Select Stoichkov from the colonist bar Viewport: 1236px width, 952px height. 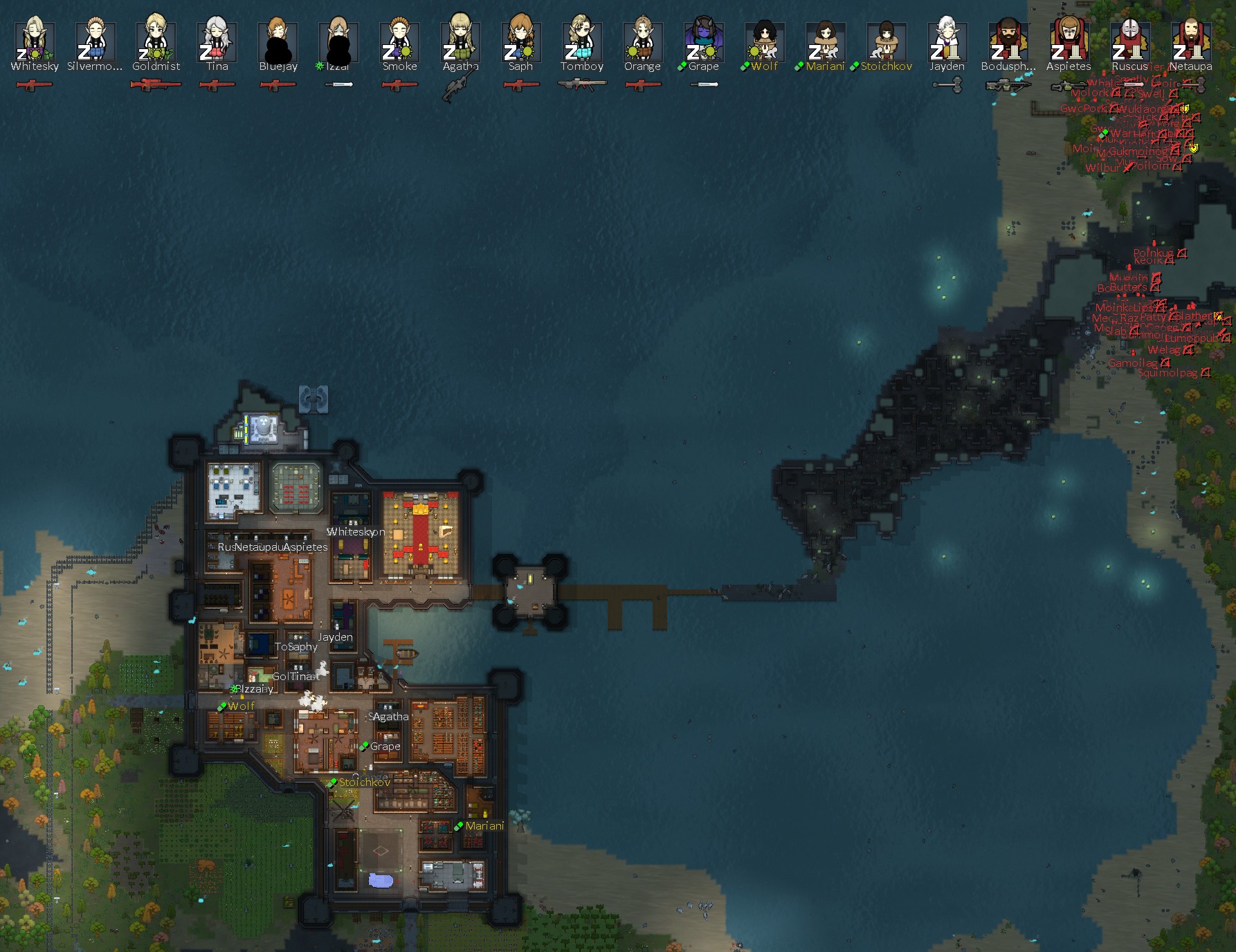click(x=887, y=42)
